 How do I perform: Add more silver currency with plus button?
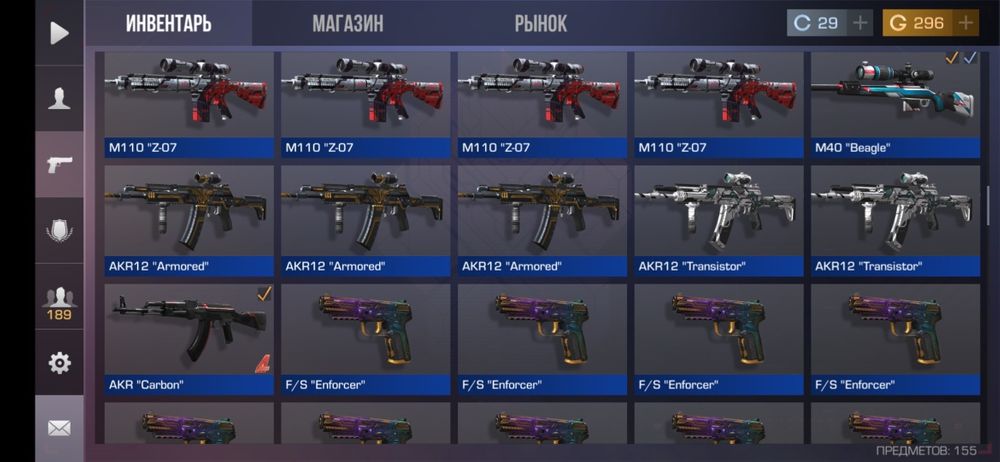(x=860, y=23)
